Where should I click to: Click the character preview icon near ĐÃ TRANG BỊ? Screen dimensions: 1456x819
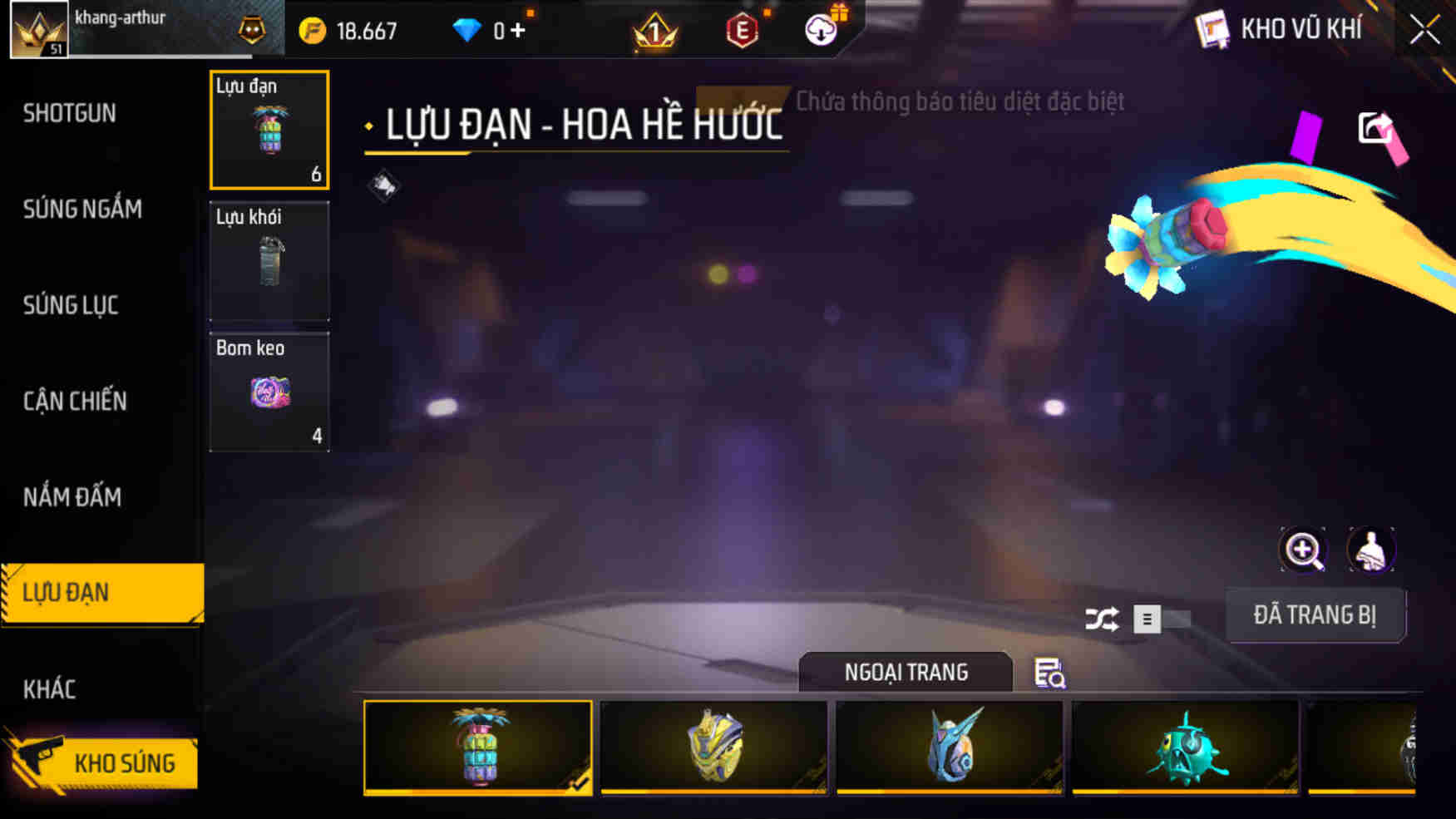click(x=1372, y=550)
